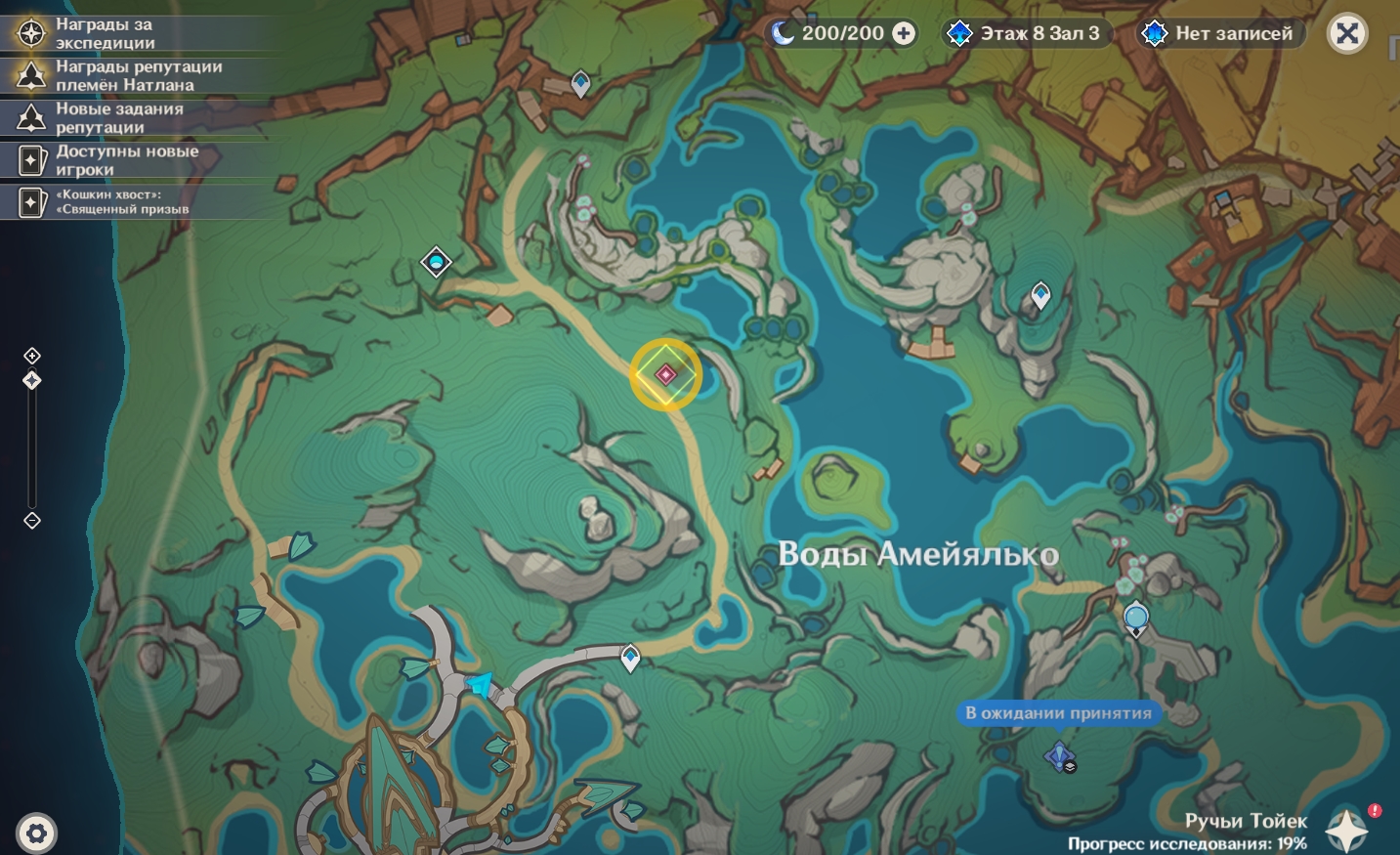Click the map zoom-in plus button
Image resolution: width=1400 pixels, height=855 pixels.
32,356
